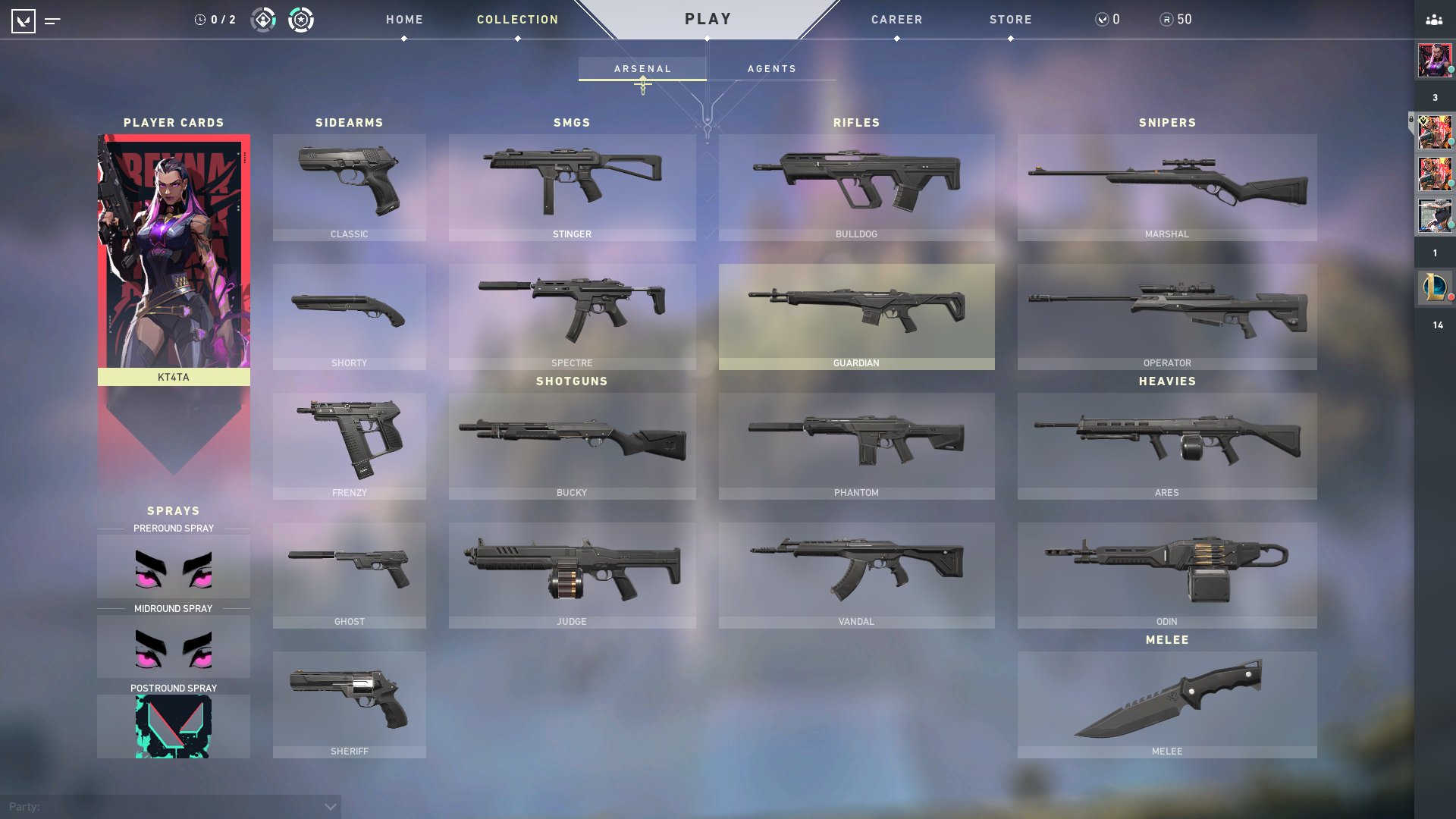Choose the Odin heavy weapon tile
The image size is (1456, 819).
pos(1166,575)
